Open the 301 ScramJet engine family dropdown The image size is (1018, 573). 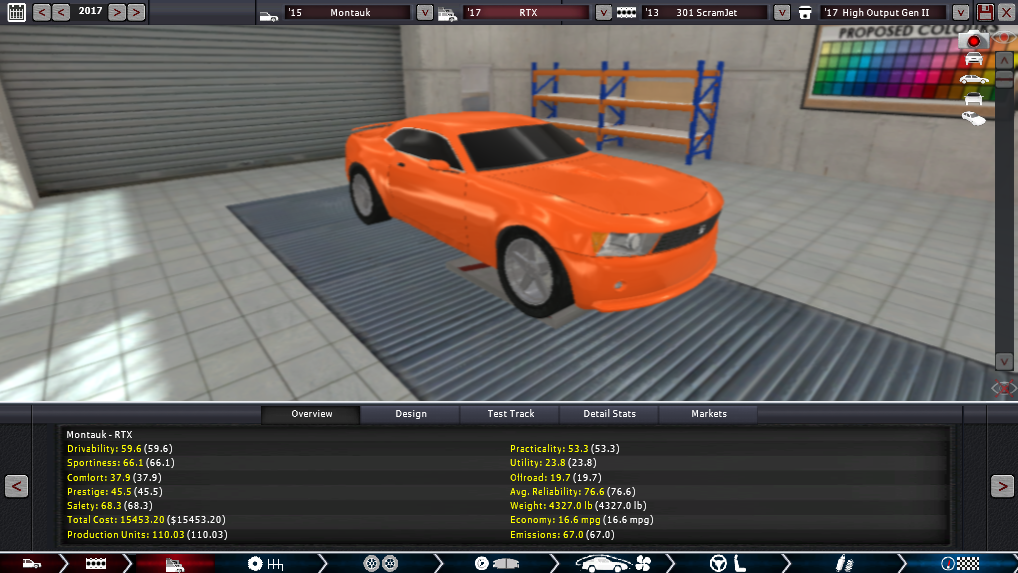pos(780,13)
